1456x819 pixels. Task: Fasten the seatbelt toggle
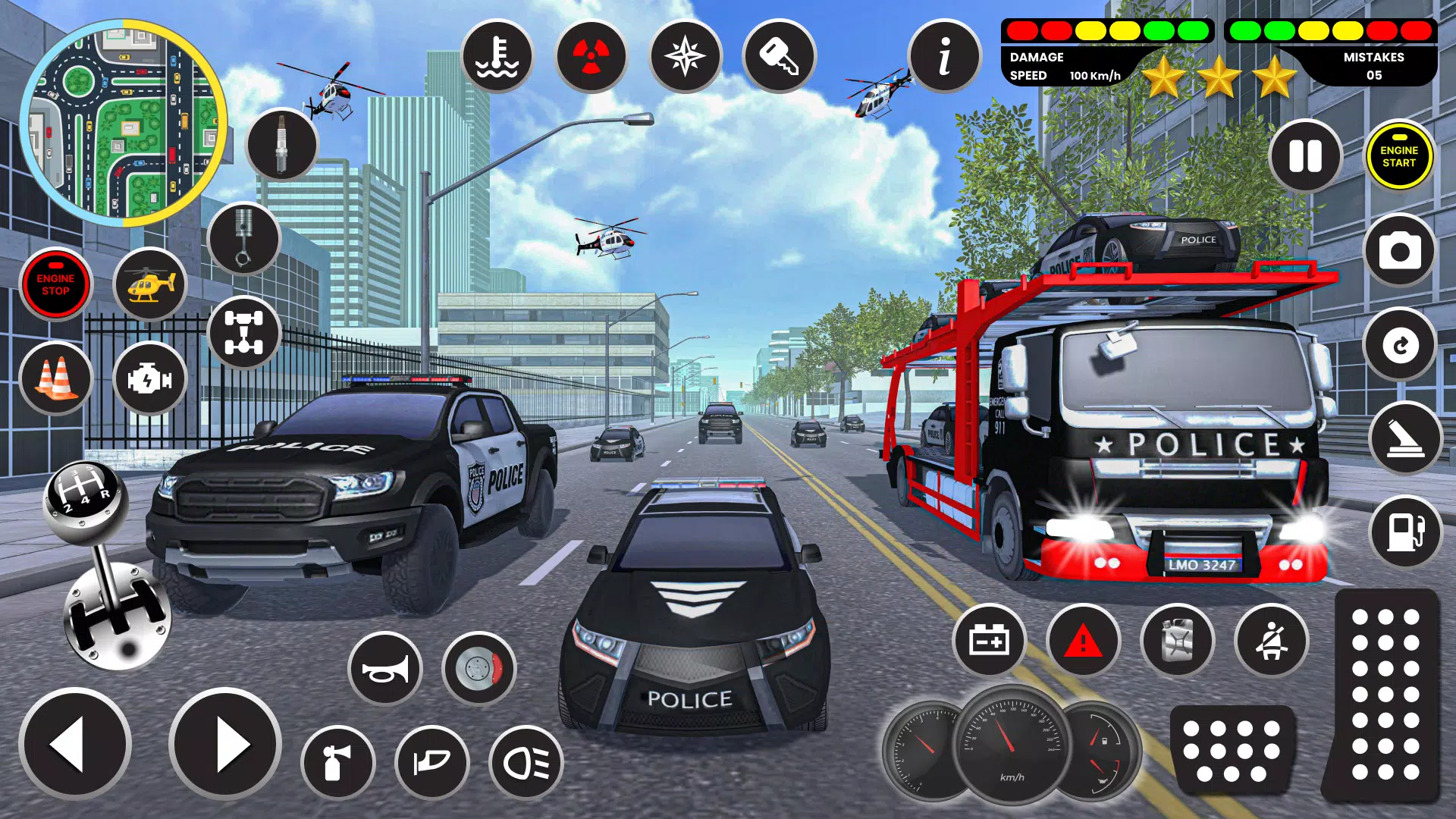pos(1272,641)
